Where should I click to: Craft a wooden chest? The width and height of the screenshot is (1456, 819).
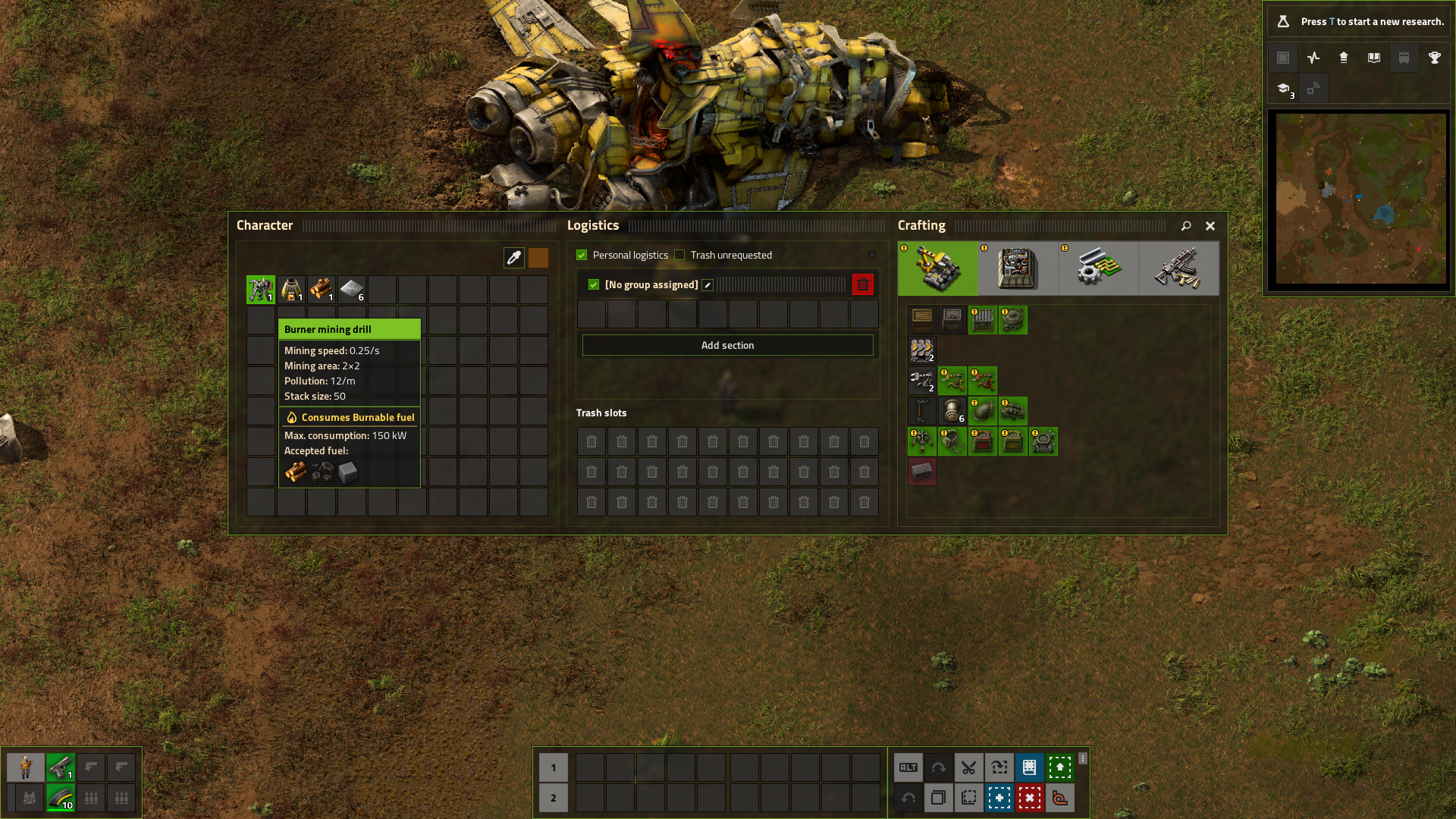coord(922,320)
